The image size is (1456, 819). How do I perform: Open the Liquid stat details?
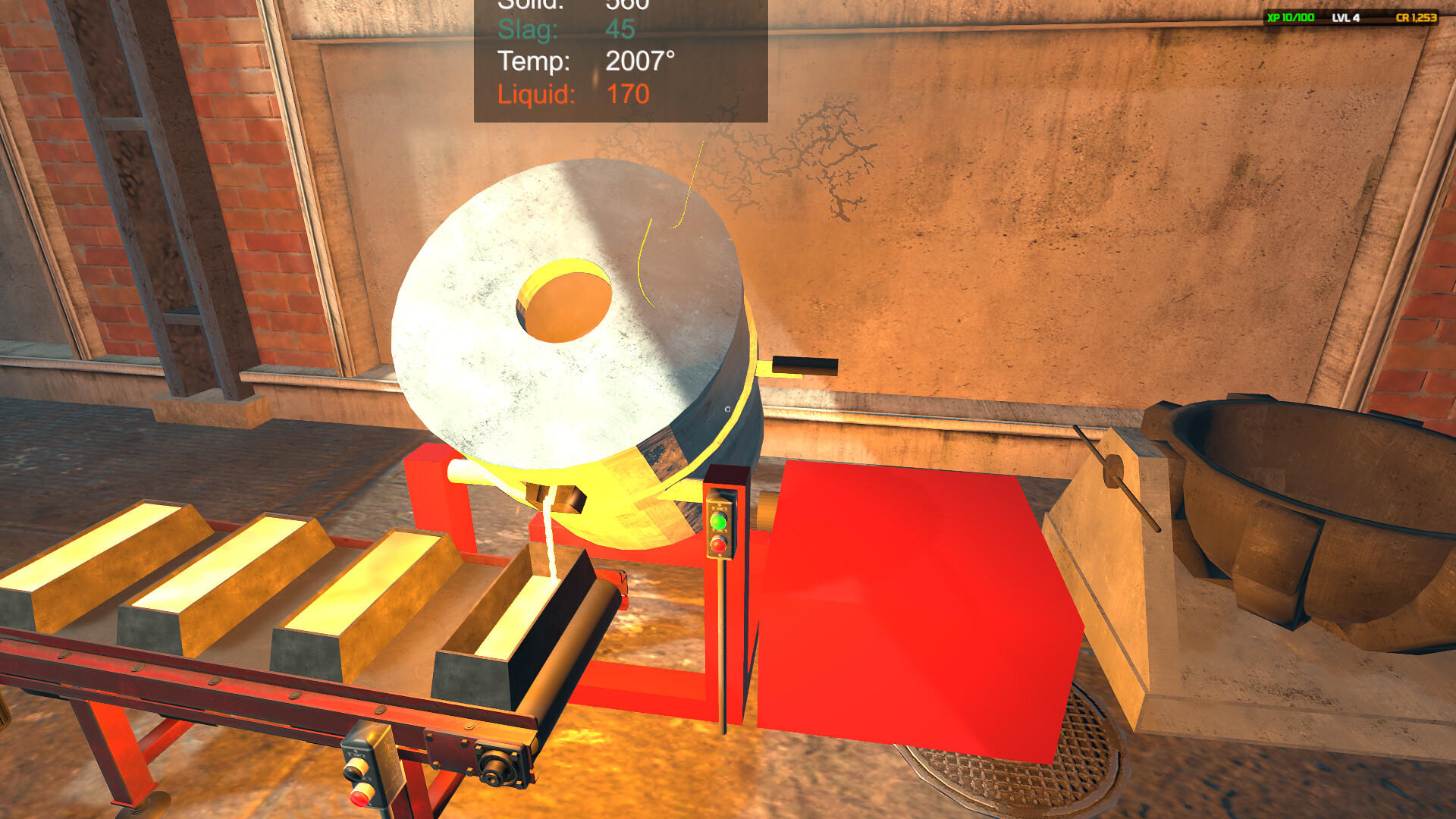click(x=573, y=95)
